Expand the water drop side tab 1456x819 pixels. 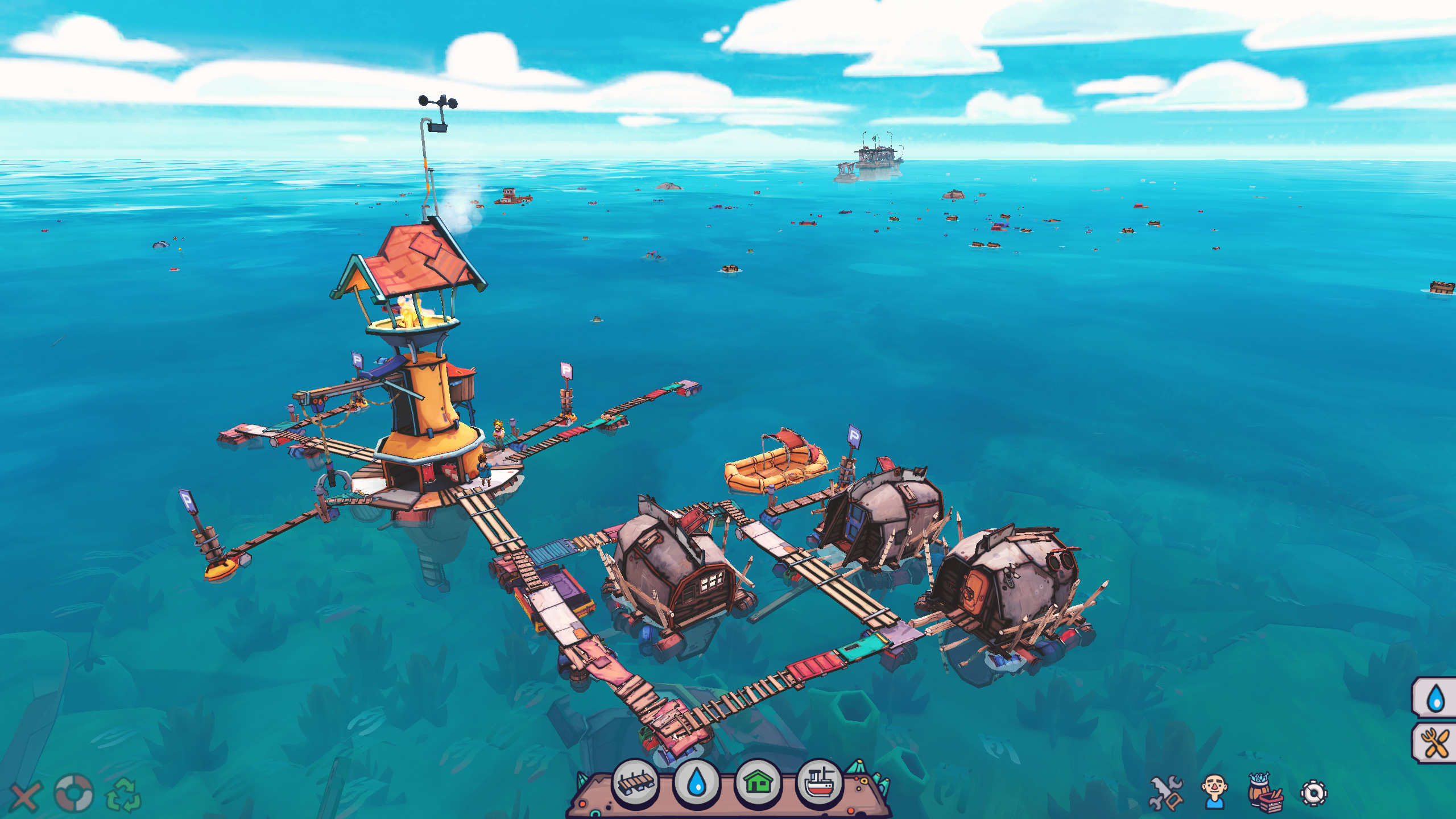coord(1436,698)
